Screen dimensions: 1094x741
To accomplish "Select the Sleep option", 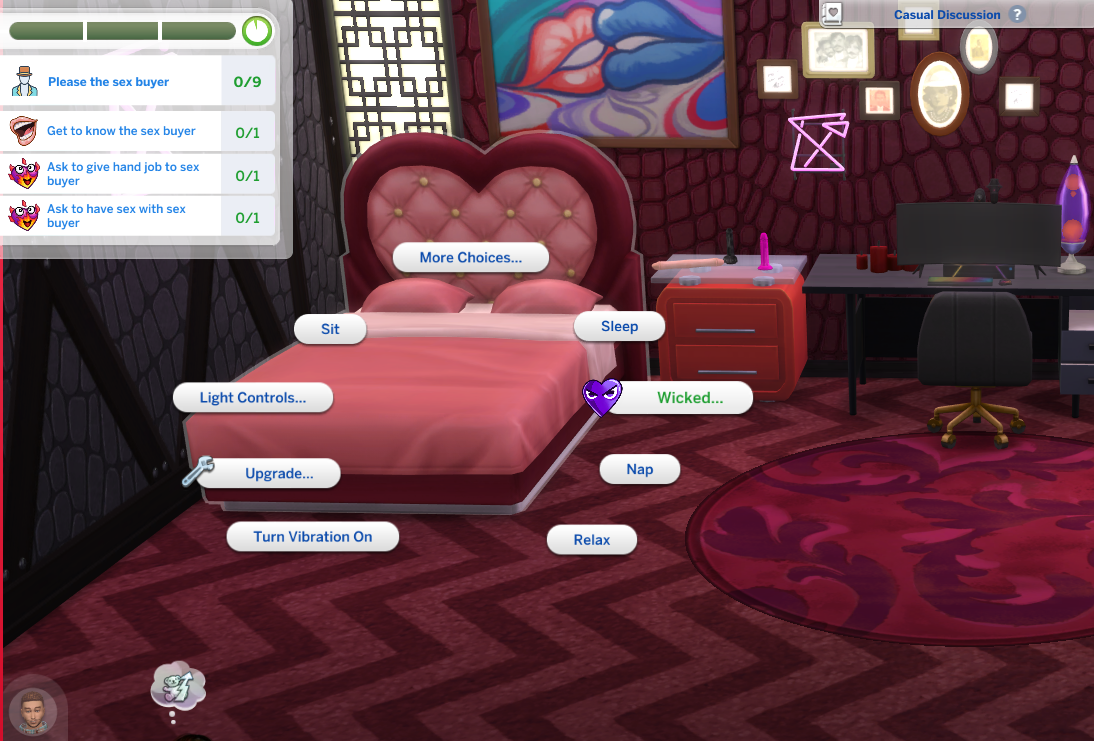I will point(619,327).
